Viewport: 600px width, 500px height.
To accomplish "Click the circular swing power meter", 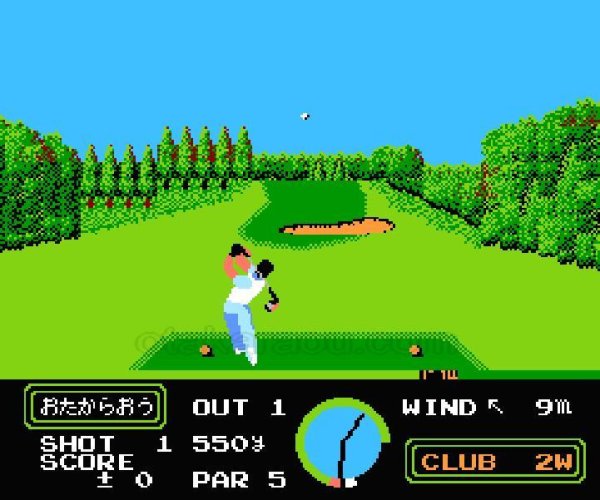I will (343, 442).
